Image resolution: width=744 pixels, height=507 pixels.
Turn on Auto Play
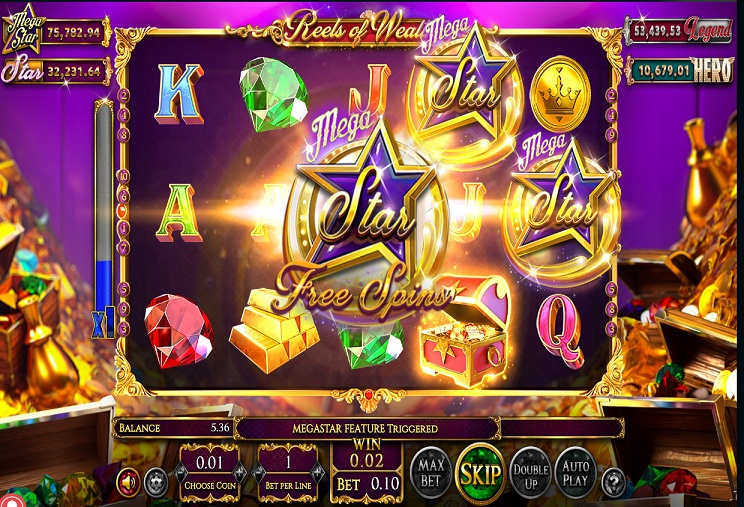575,472
